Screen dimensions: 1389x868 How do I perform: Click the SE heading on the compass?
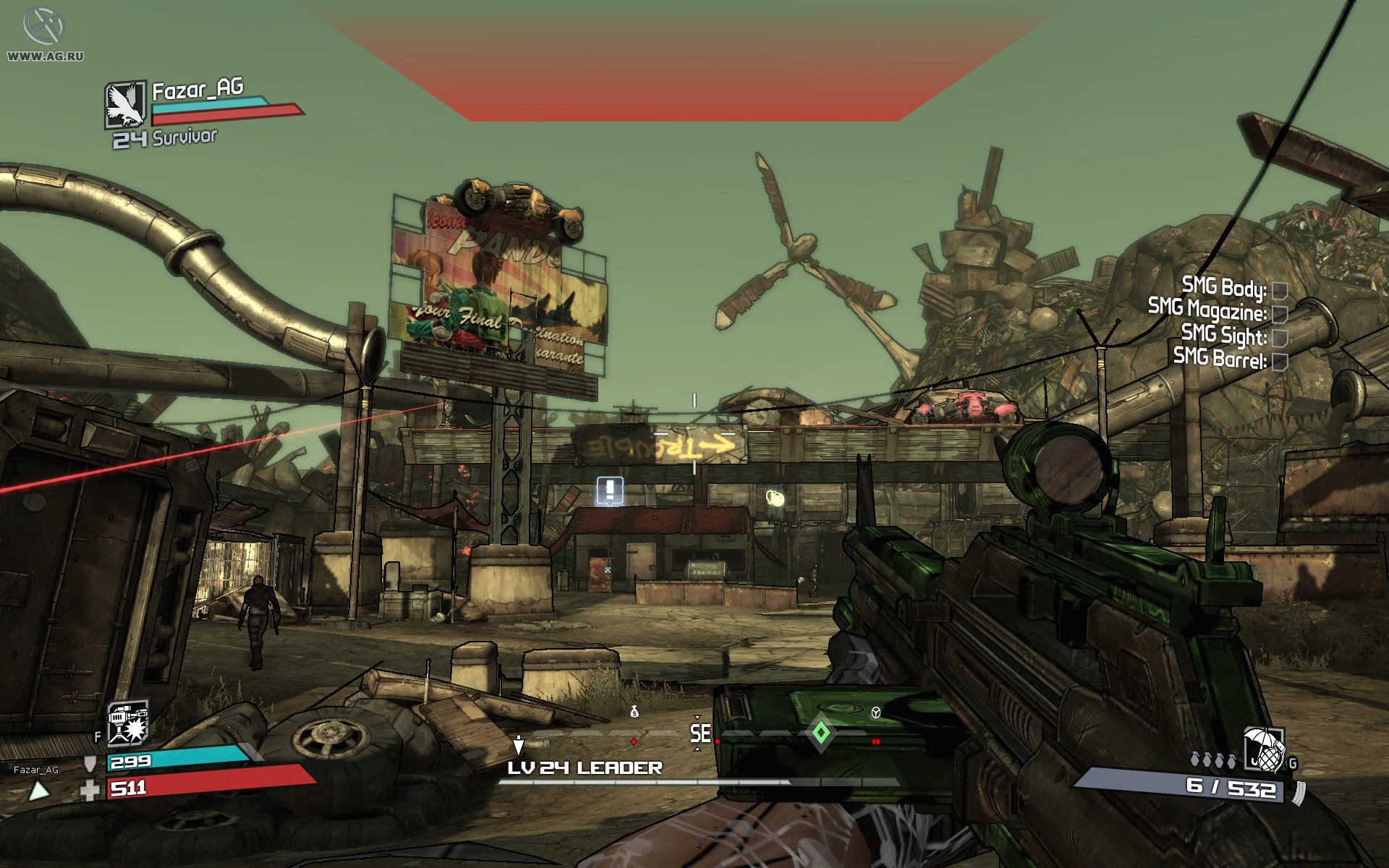click(700, 733)
